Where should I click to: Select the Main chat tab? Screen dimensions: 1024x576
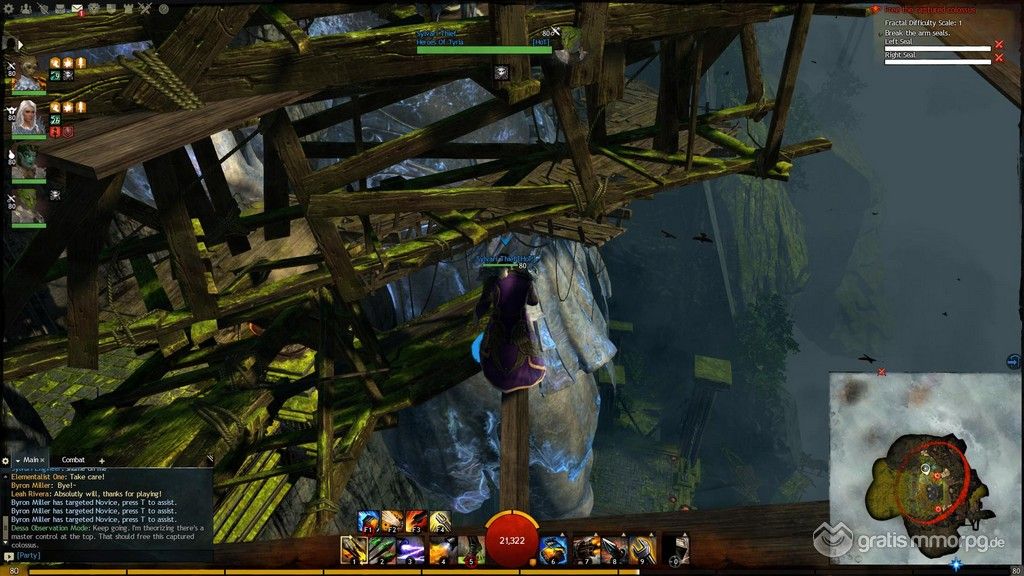tap(31, 460)
